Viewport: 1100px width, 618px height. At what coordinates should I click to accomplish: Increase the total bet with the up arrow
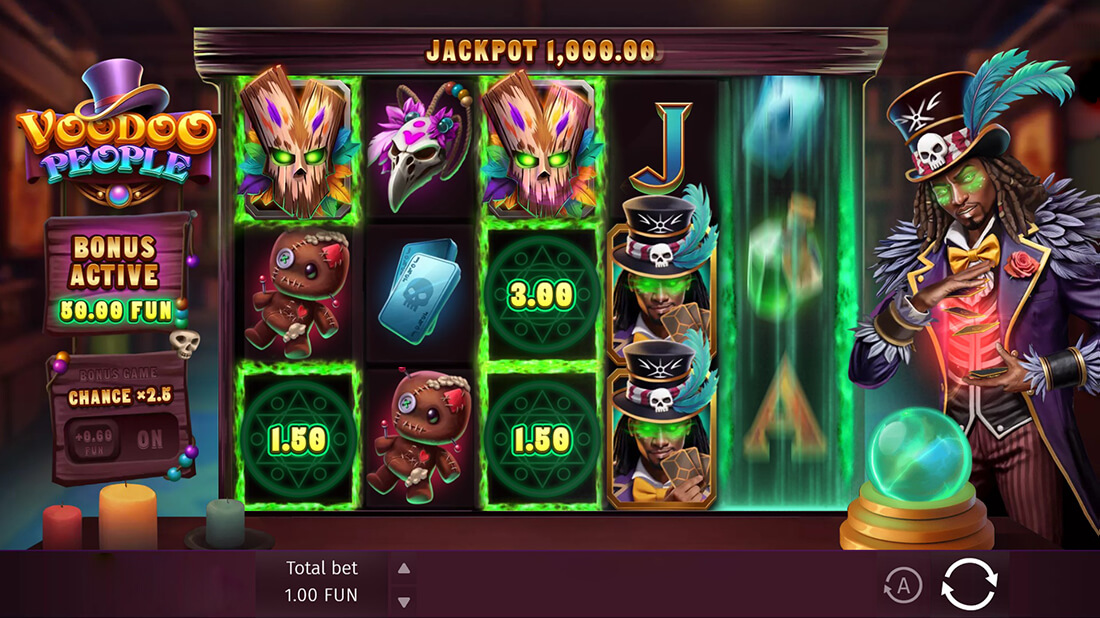(x=404, y=569)
